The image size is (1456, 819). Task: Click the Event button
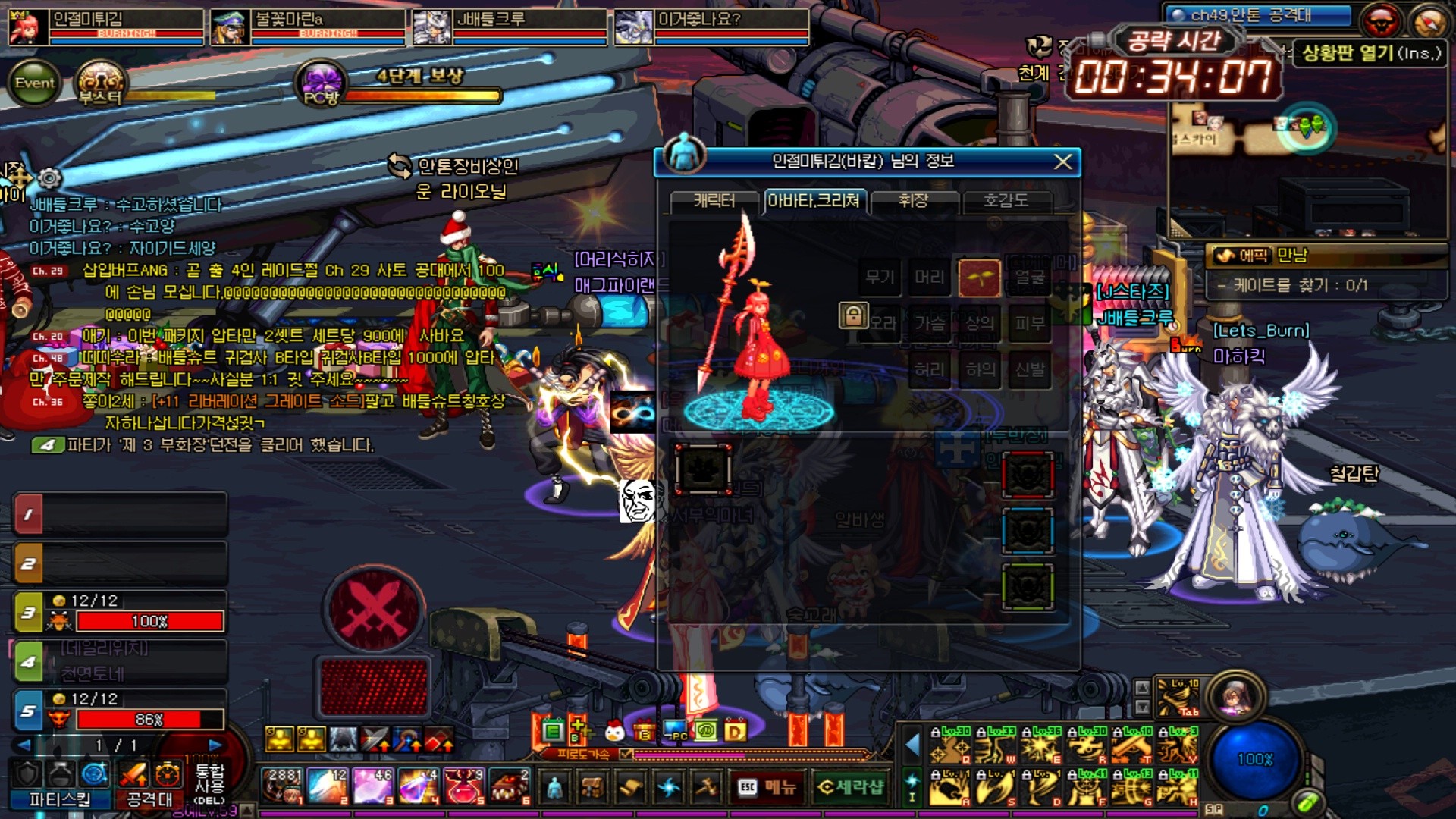click(34, 83)
